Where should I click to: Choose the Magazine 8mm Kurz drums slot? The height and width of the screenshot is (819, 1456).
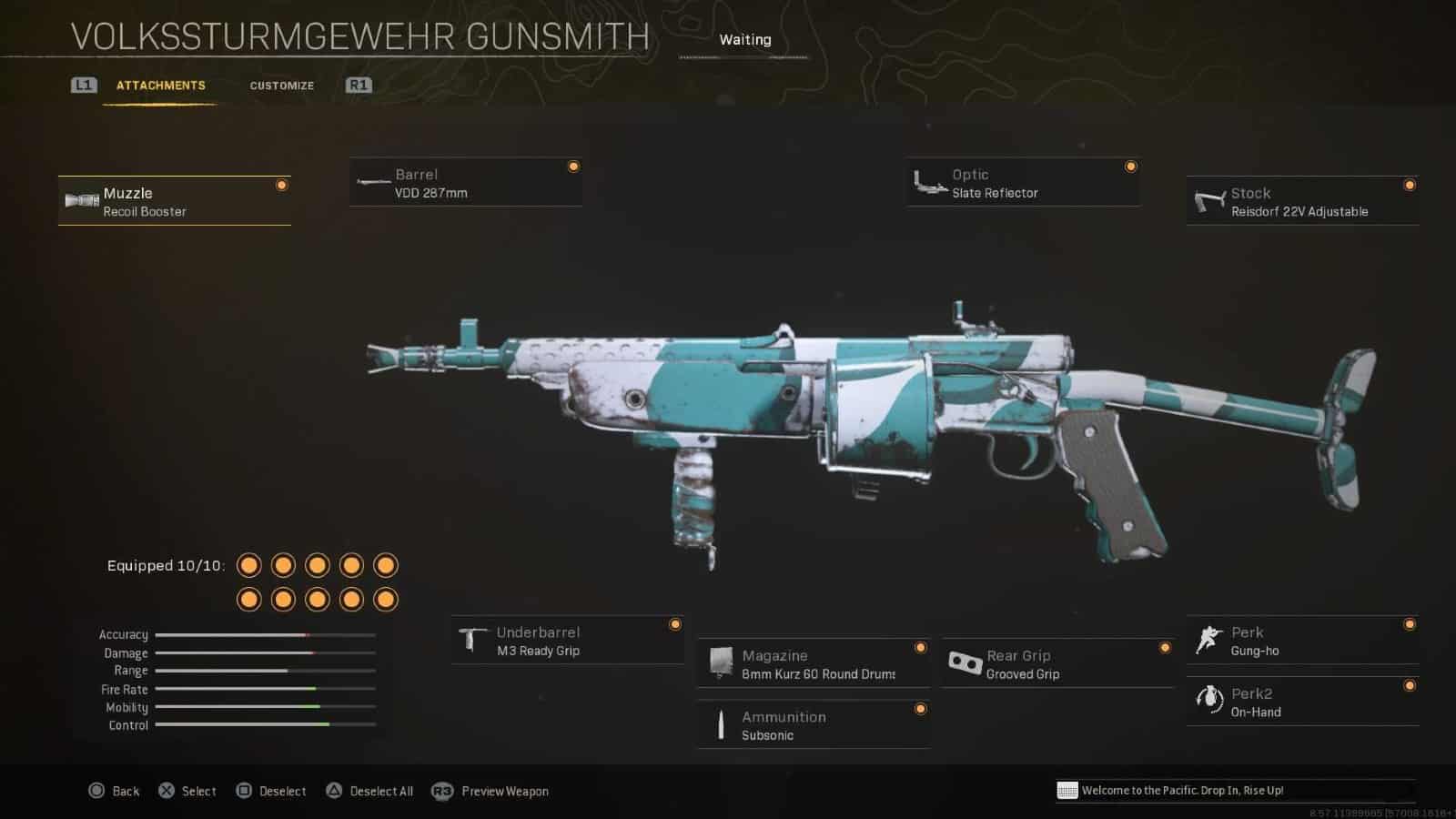click(x=813, y=664)
